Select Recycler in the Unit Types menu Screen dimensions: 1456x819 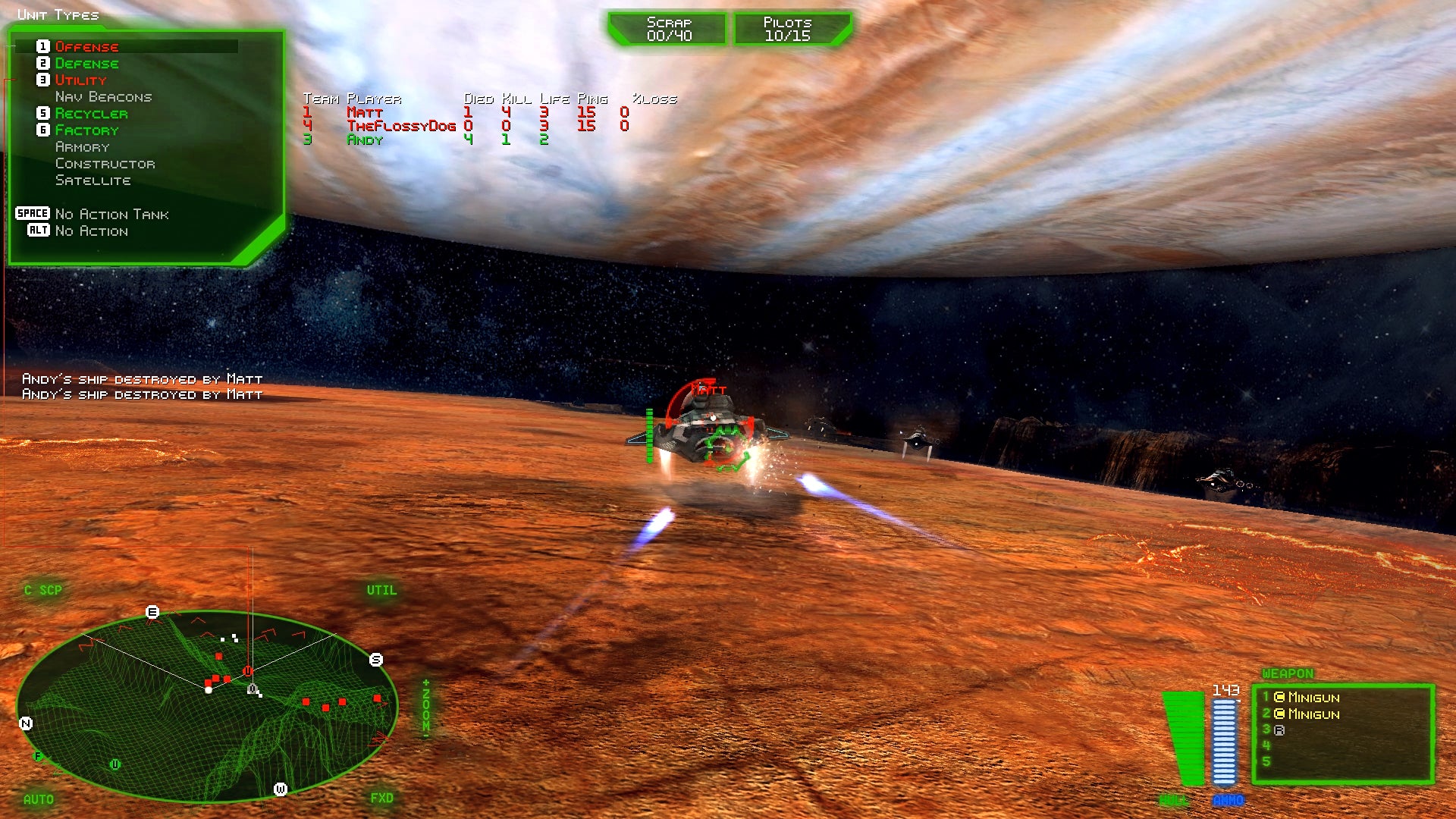pyautogui.click(x=91, y=113)
